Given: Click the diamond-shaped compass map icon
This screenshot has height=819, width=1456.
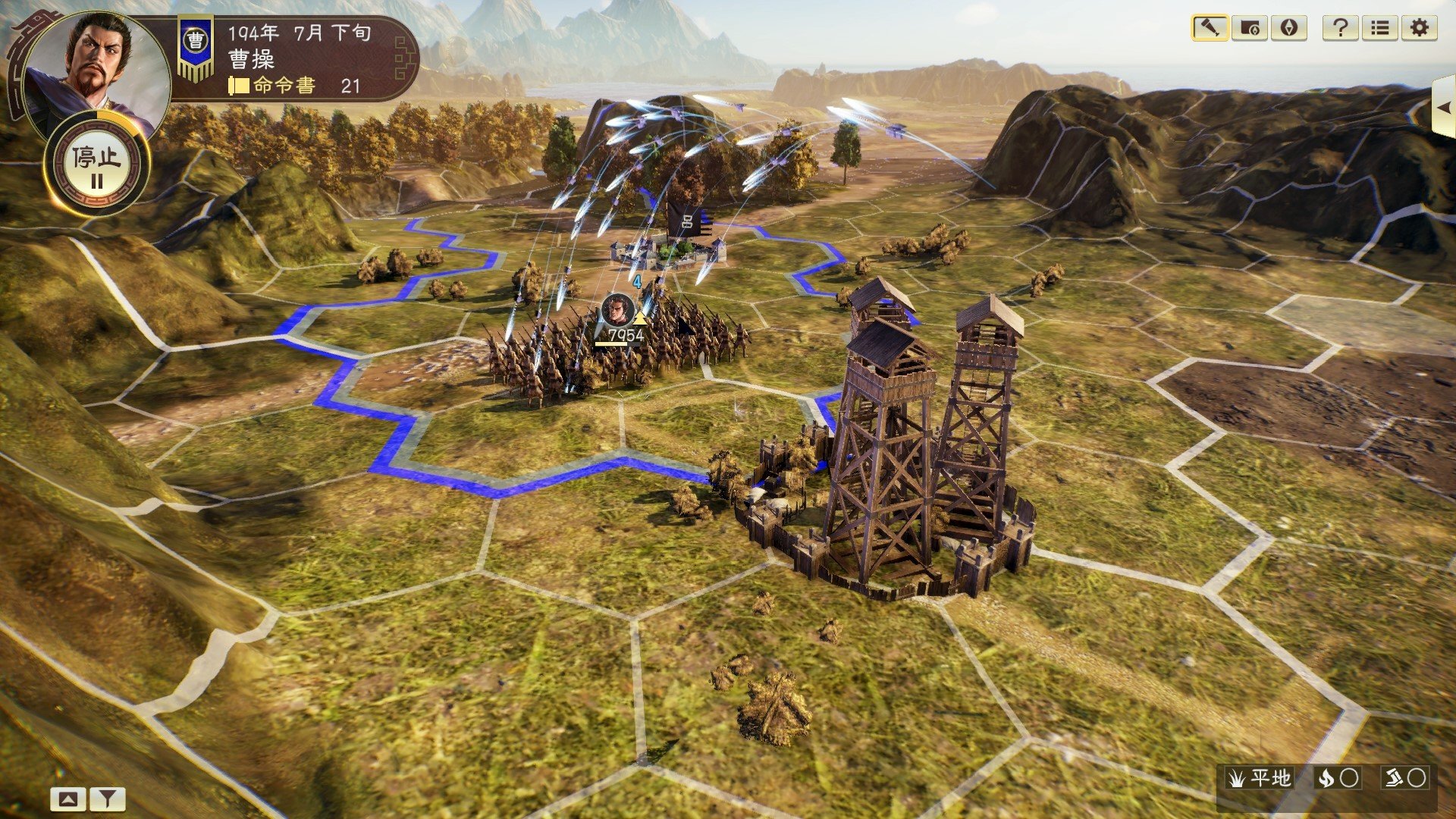Looking at the screenshot, I should [1289, 28].
